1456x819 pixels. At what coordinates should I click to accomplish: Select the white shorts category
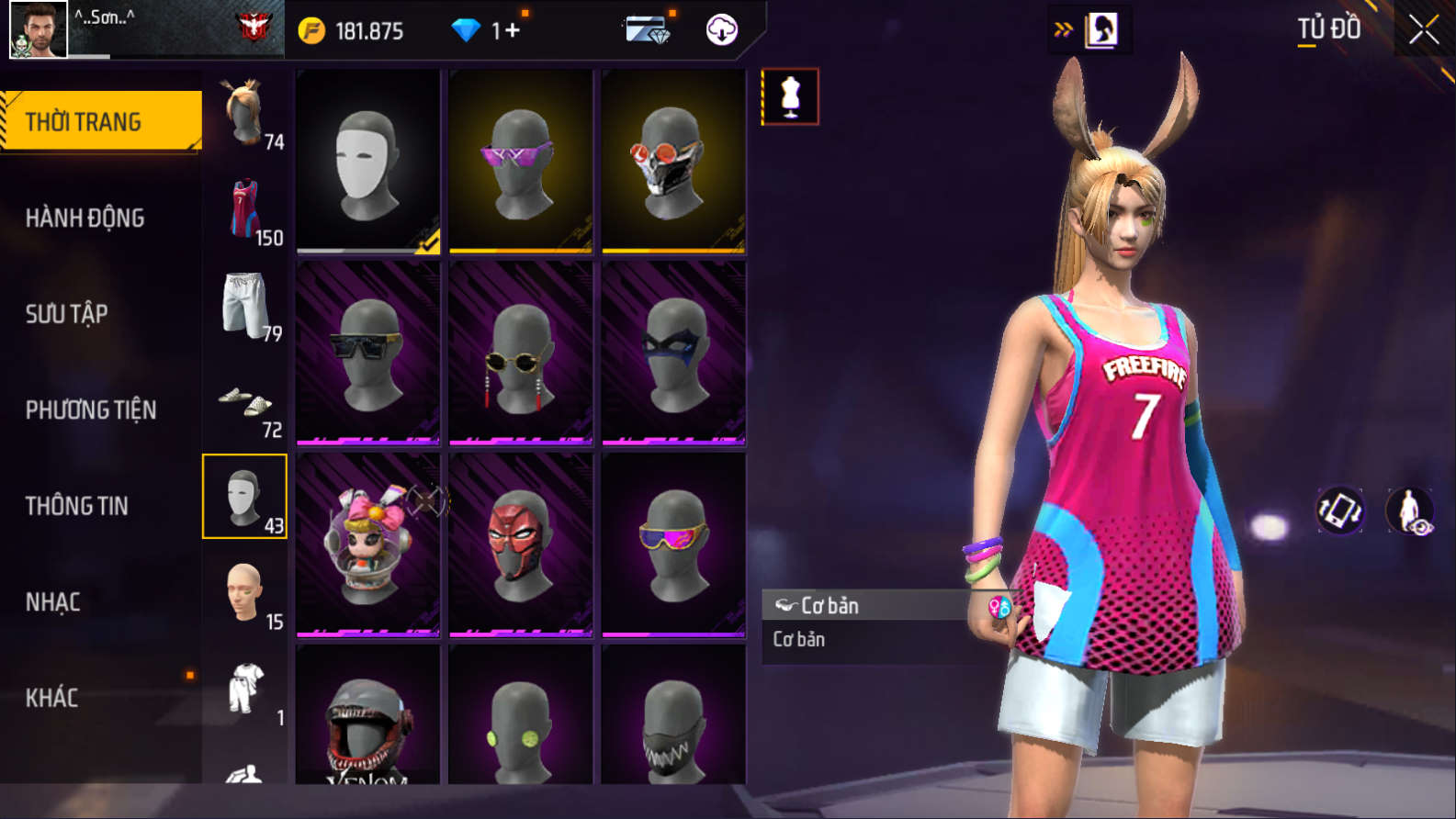click(245, 307)
